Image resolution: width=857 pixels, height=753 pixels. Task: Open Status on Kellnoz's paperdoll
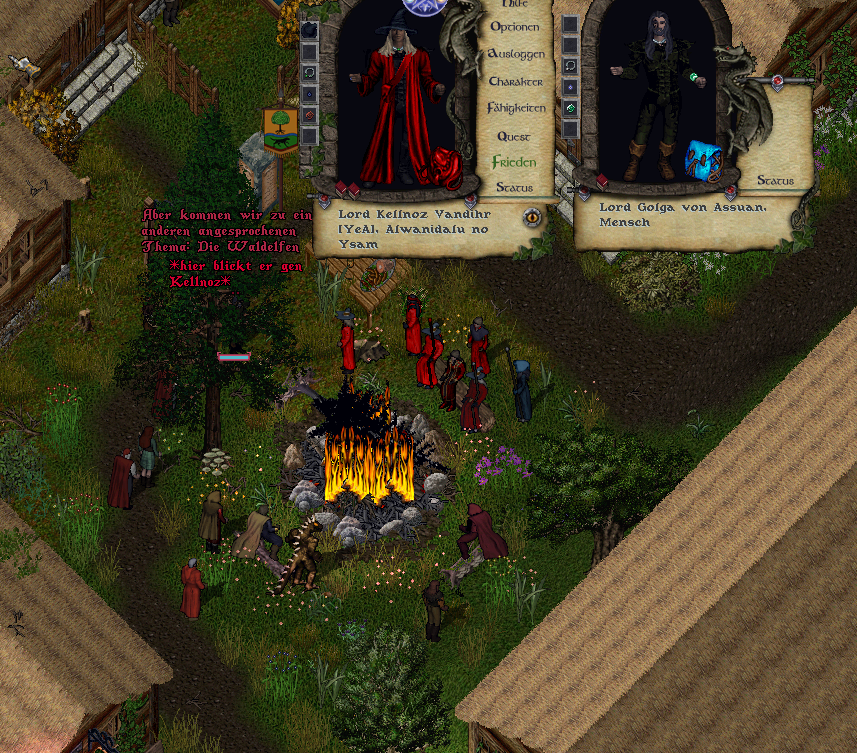point(514,187)
